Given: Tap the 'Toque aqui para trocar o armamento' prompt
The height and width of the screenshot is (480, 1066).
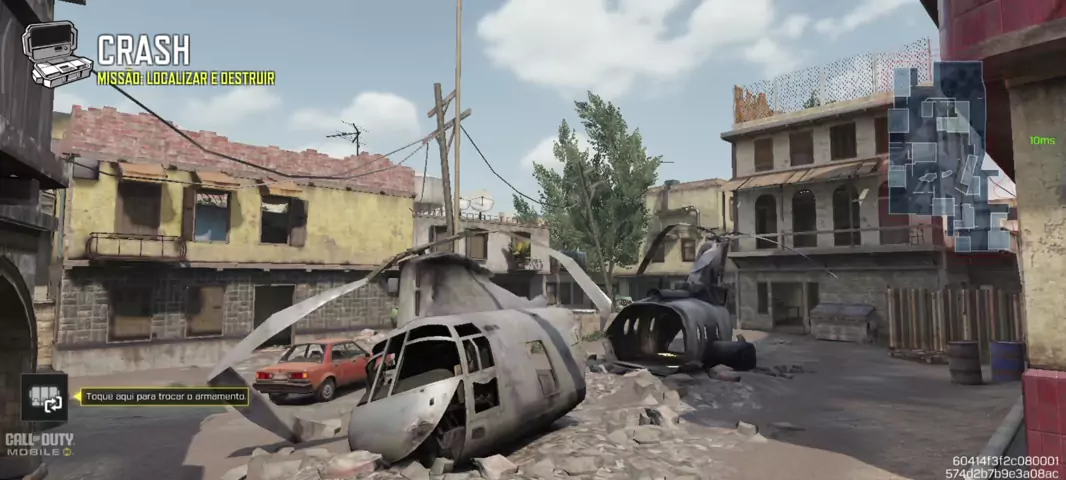Looking at the screenshot, I should point(165,397).
